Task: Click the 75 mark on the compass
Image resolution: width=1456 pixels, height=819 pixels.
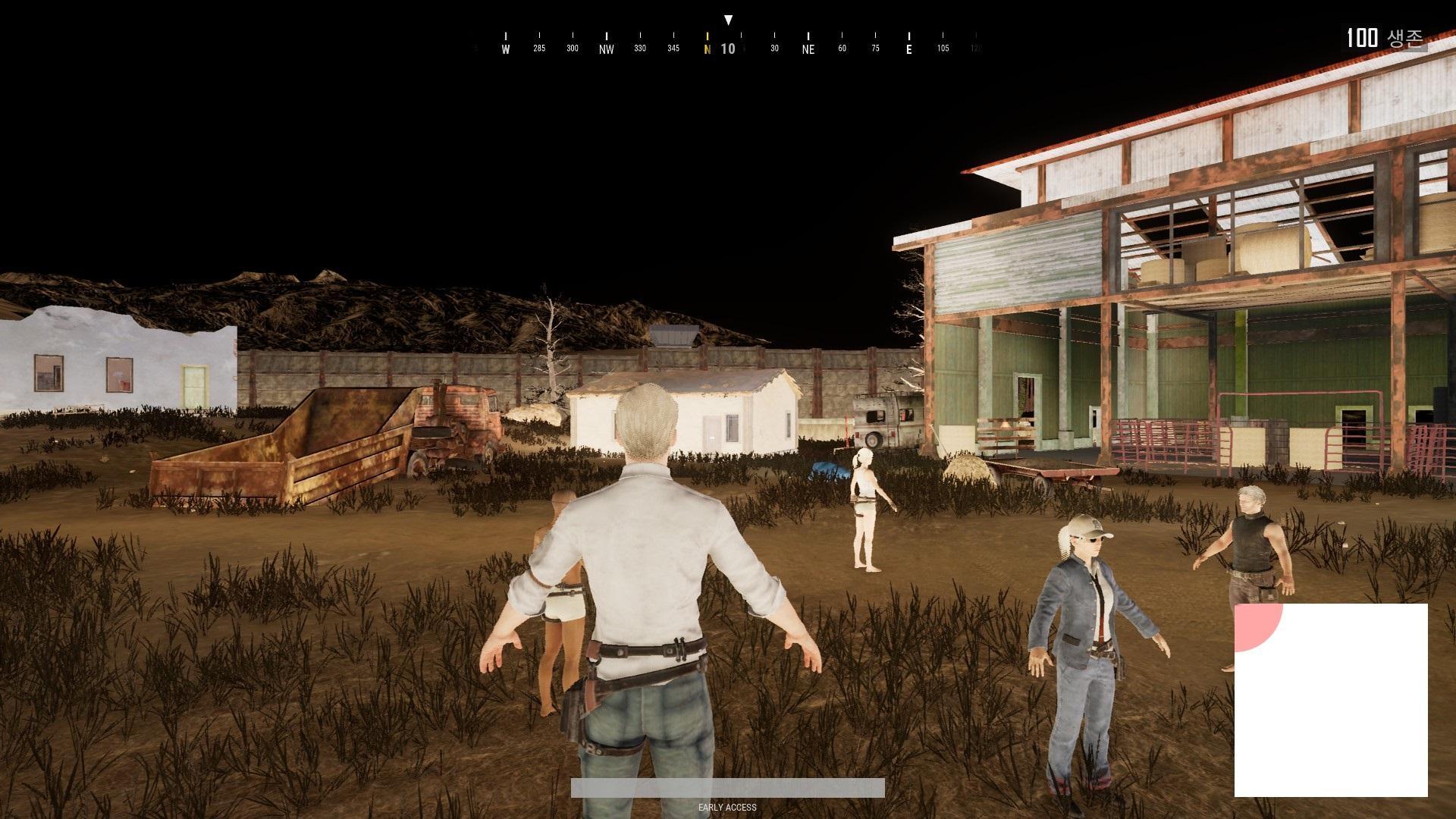Action: [876, 47]
